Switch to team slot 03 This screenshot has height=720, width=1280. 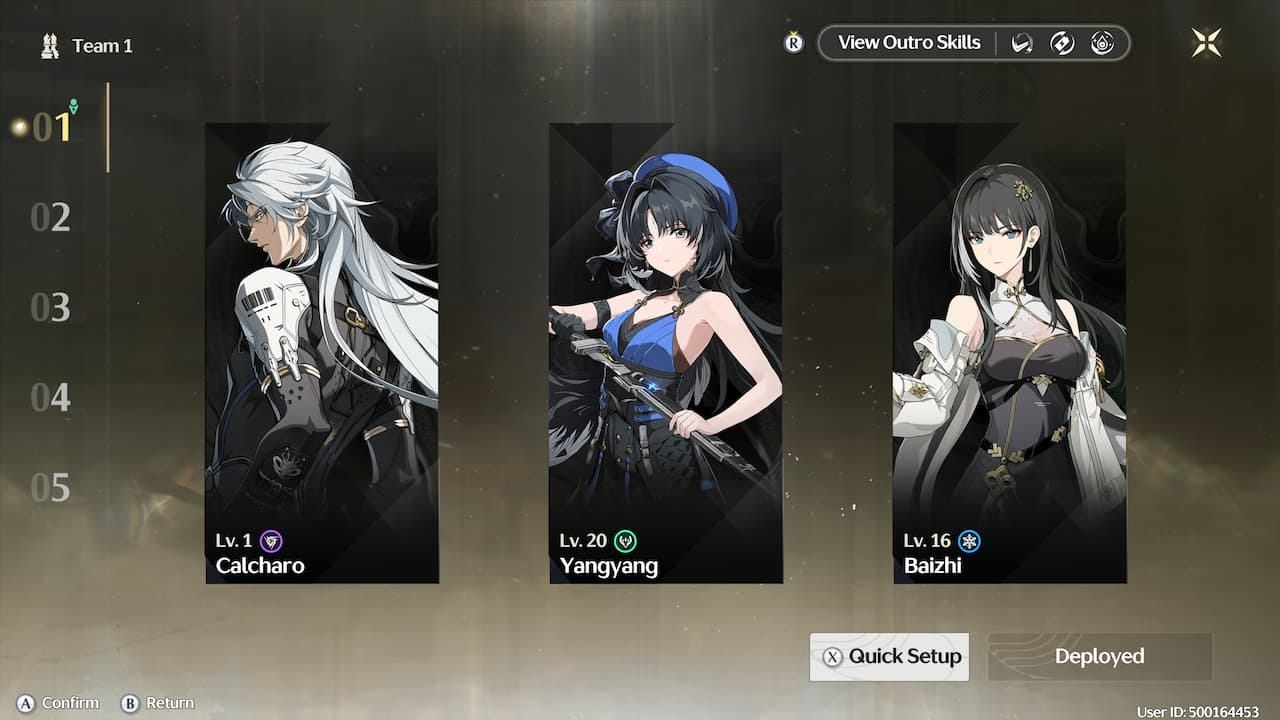pos(51,307)
